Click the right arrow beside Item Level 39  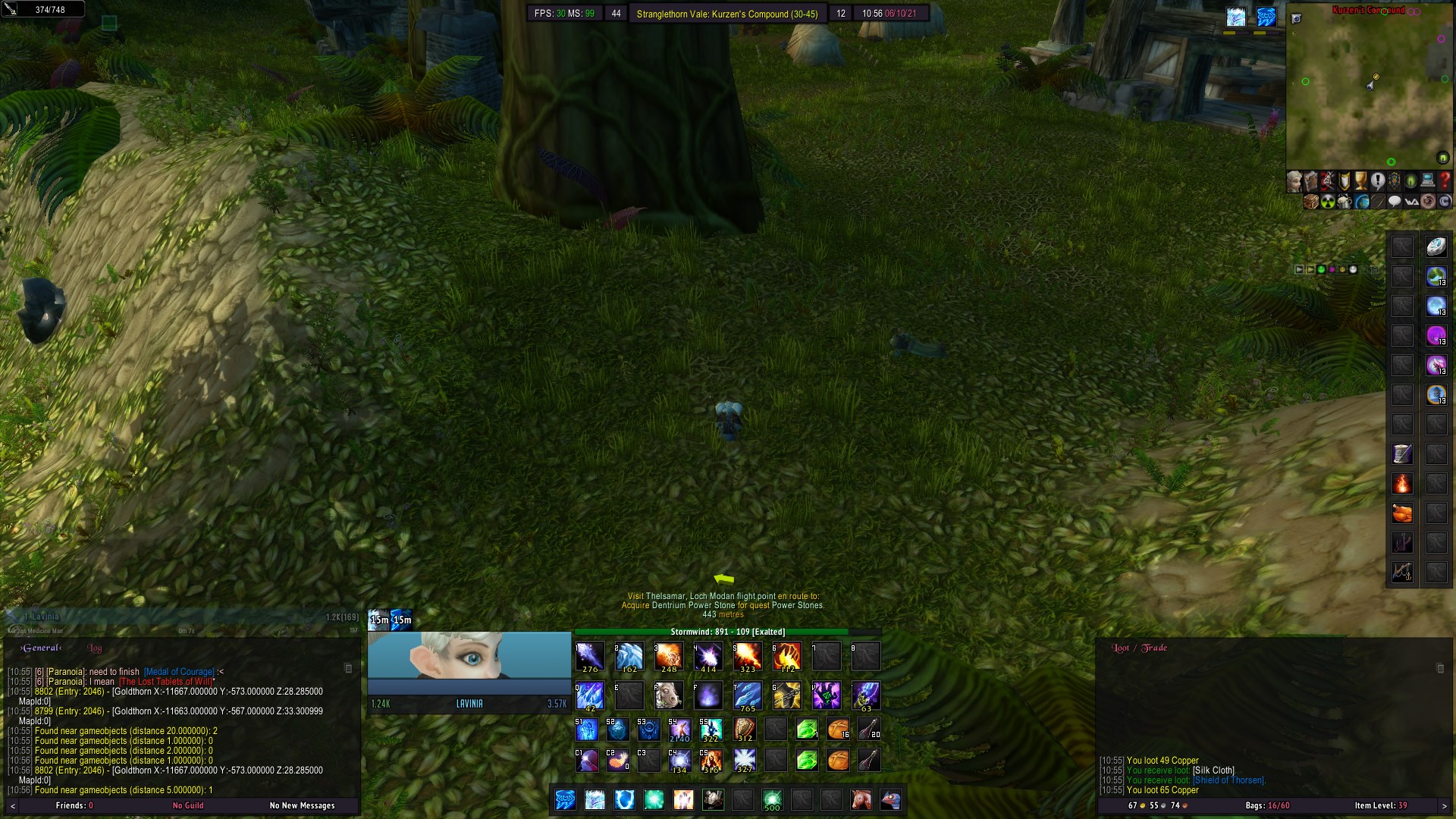[x=1443, y=805]
